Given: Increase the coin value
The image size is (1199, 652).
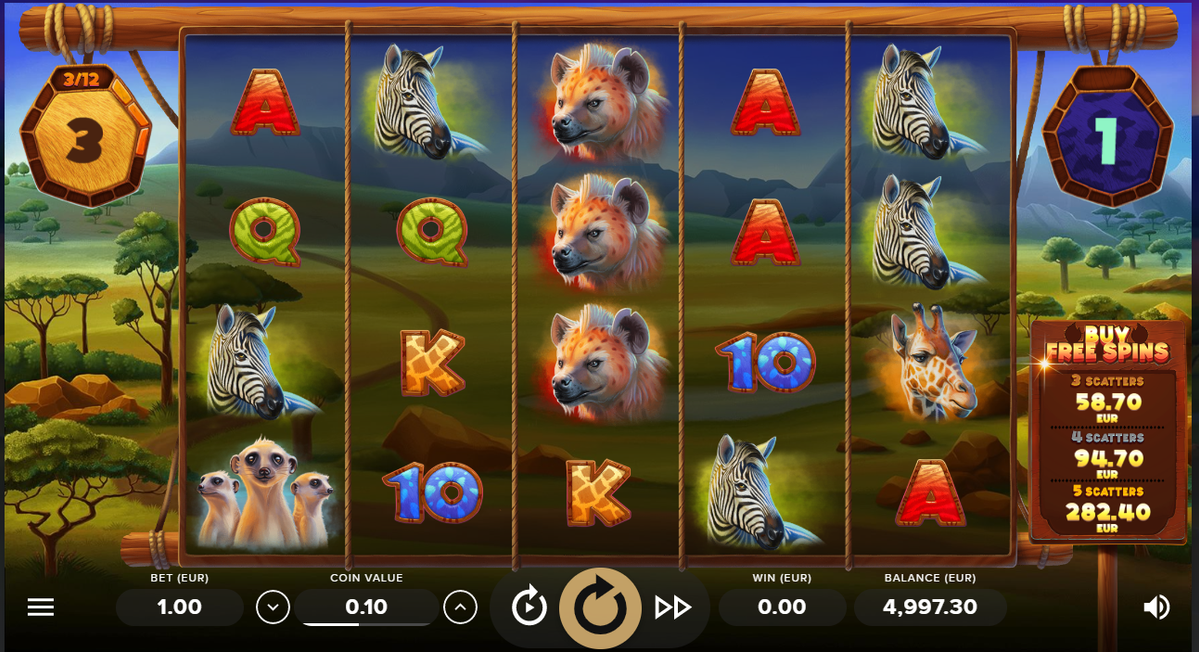Looking at the screenshot, I should (x=459, y=606).
